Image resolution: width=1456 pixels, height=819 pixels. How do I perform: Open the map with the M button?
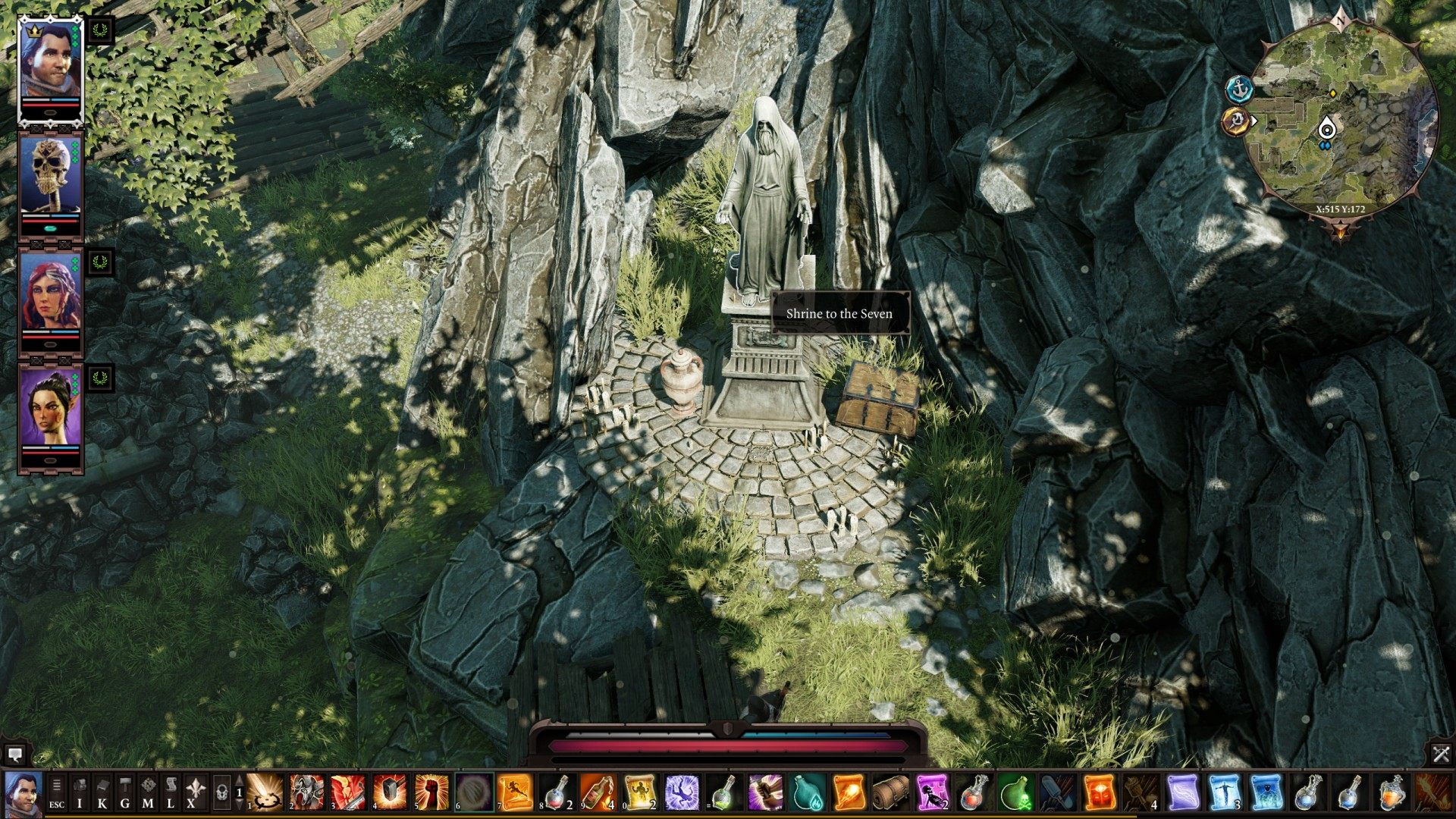click(x=148, y=793)
